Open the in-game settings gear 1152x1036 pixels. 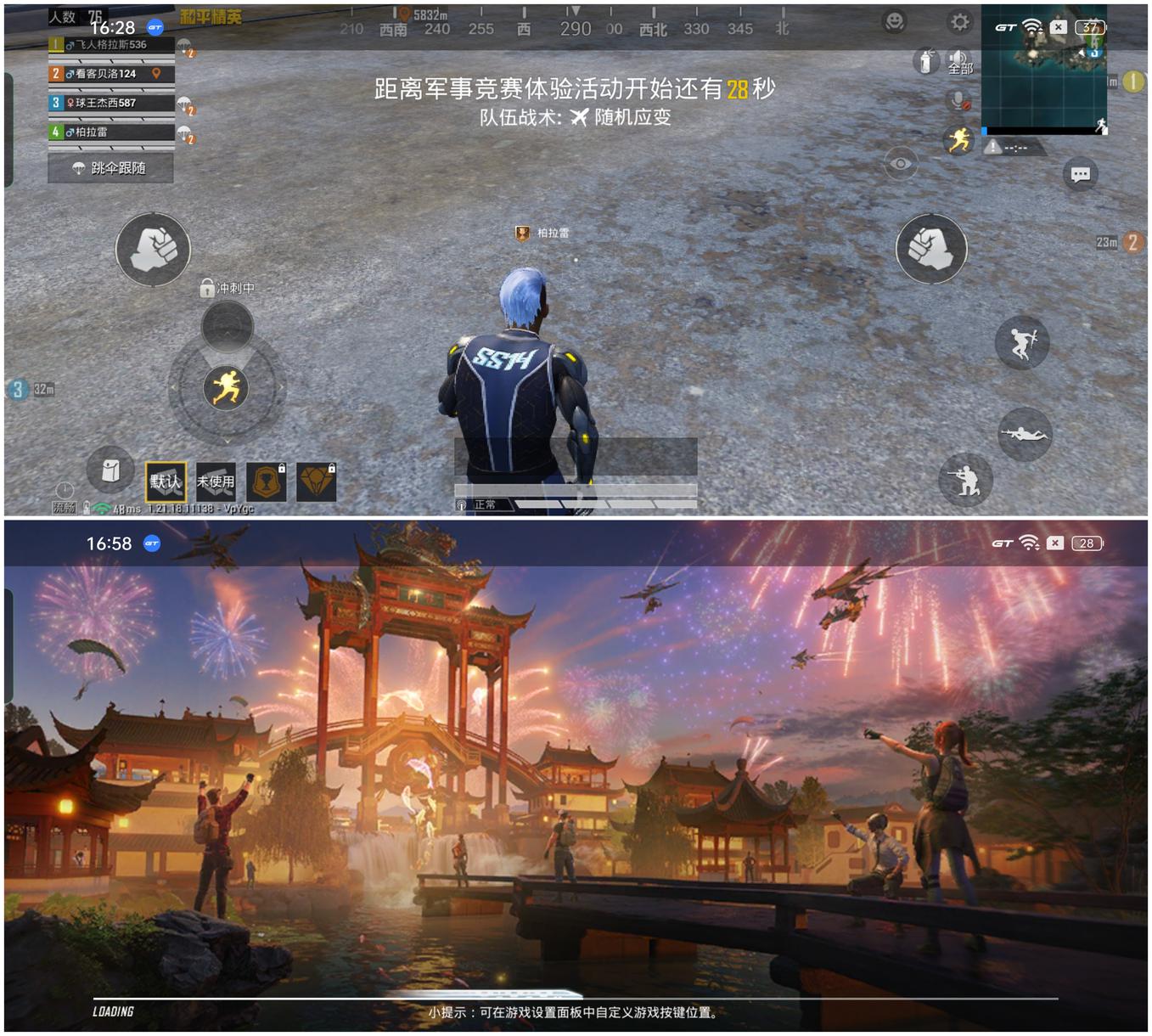coord(960,22)
